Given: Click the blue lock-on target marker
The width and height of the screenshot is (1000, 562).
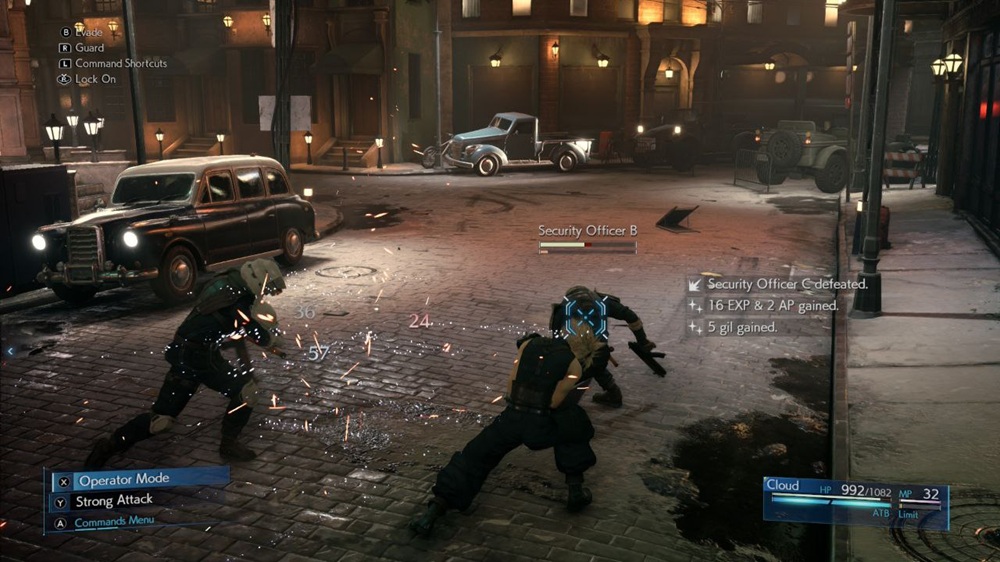Looking at the screenshot, I should click(x=585, y=316).
